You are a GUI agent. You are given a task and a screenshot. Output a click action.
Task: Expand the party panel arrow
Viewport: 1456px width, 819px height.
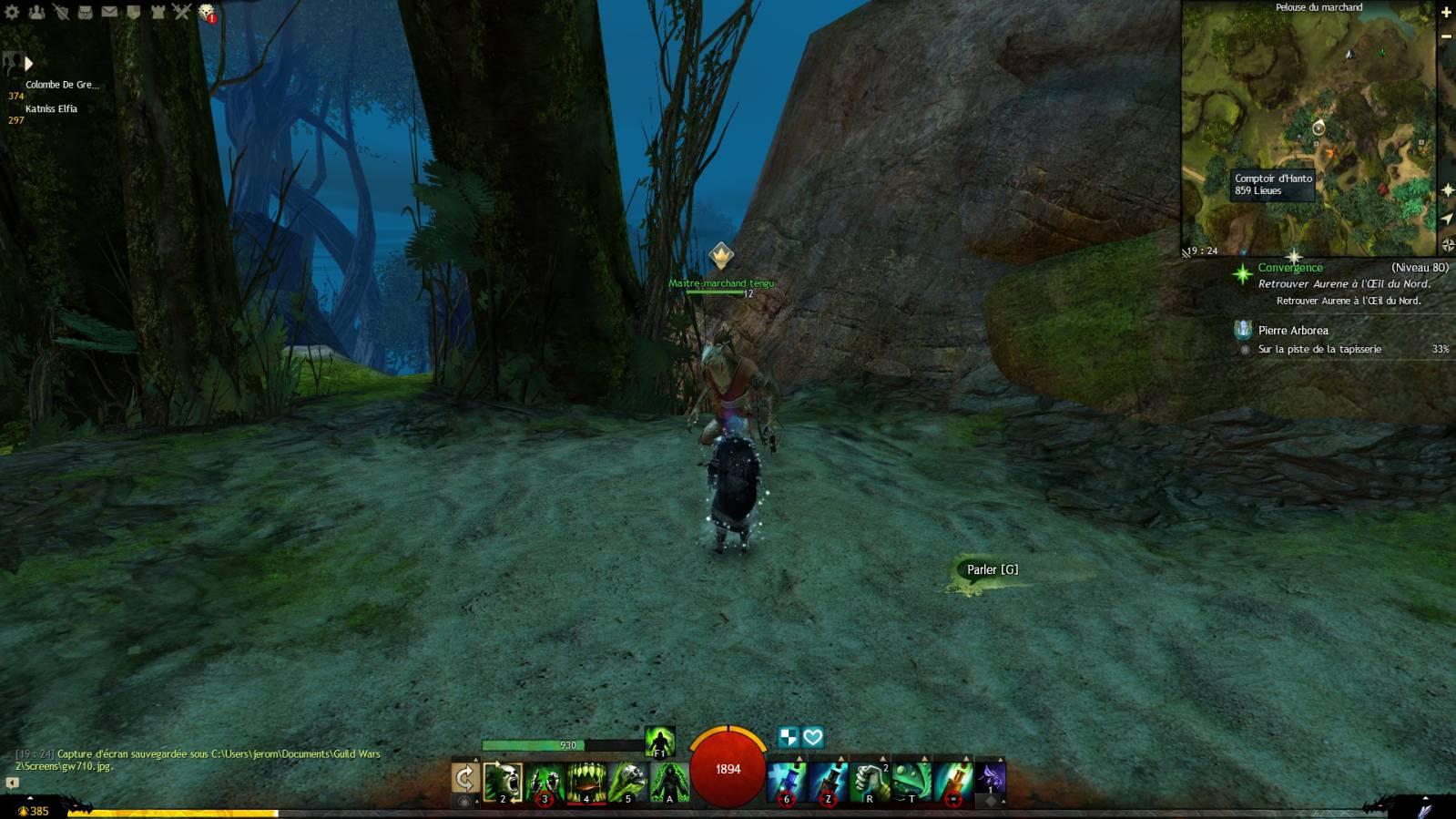point(28,63)
